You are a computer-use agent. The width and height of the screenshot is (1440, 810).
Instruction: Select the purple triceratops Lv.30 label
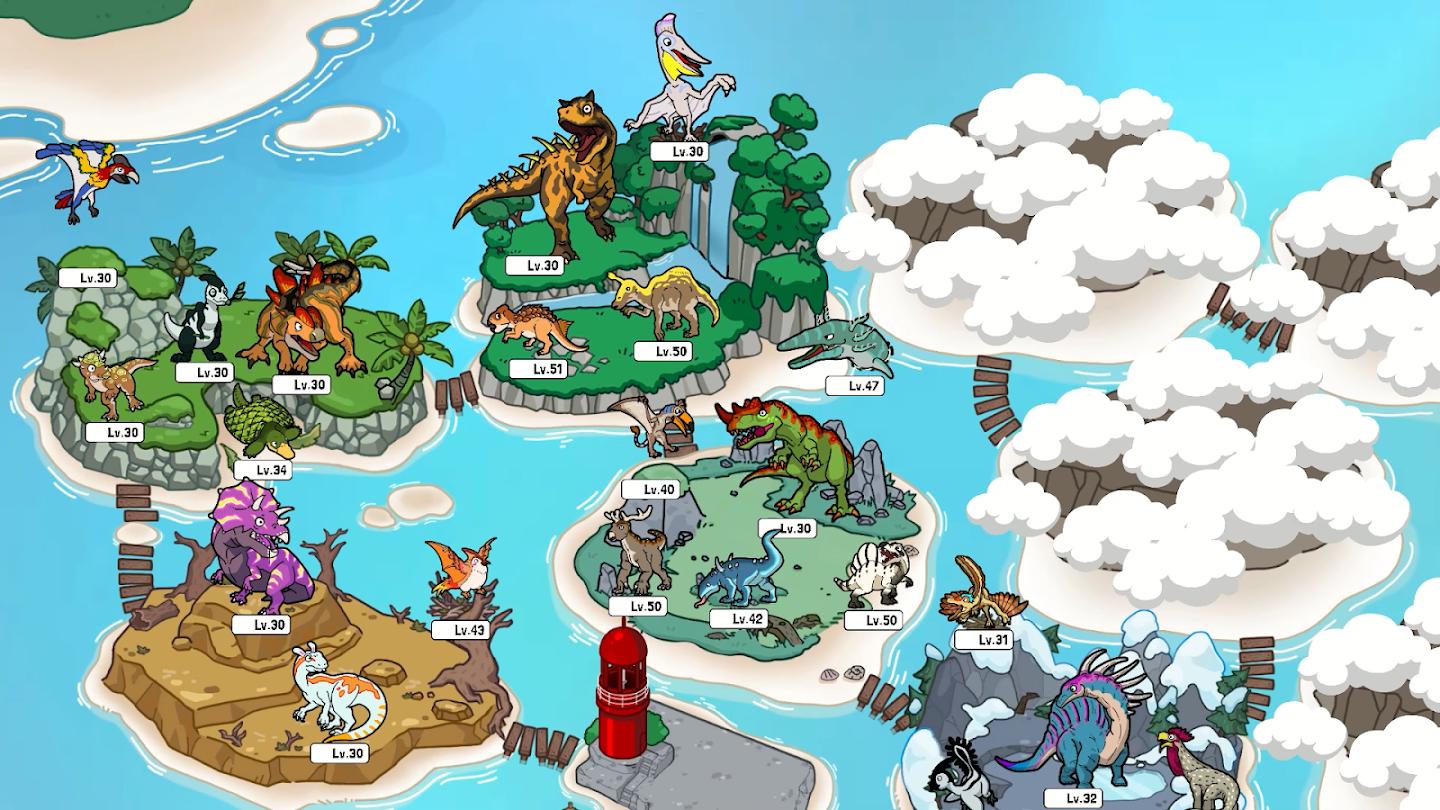point(261,625)
